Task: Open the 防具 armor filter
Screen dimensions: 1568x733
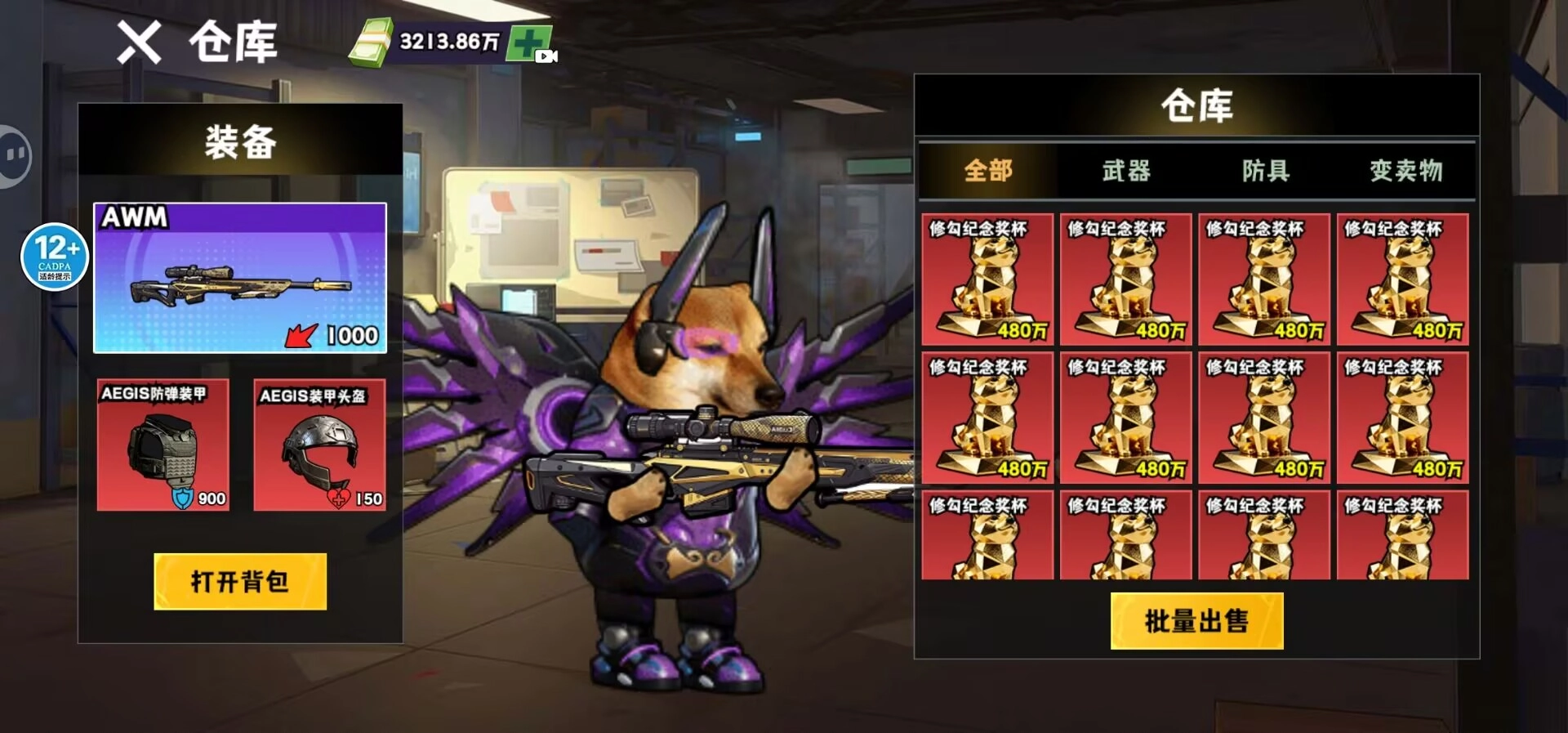Action: [x=1266, y=172]
